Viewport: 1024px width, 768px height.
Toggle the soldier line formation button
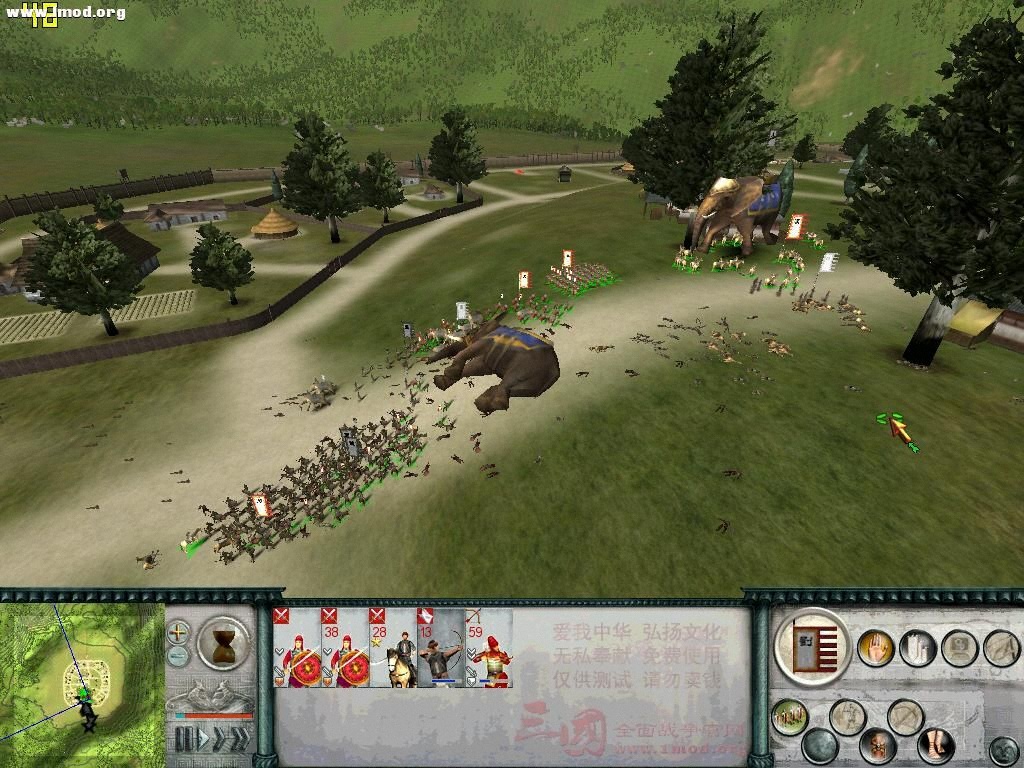click(x=790, y=716)
